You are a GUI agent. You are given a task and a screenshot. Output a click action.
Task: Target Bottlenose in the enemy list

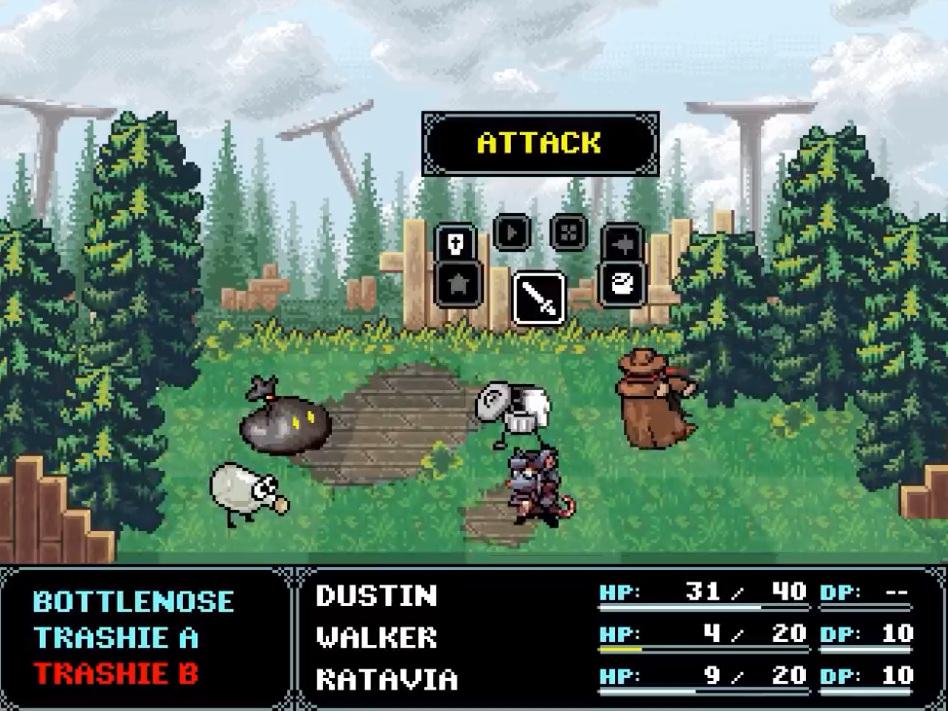tap(134, 602)
